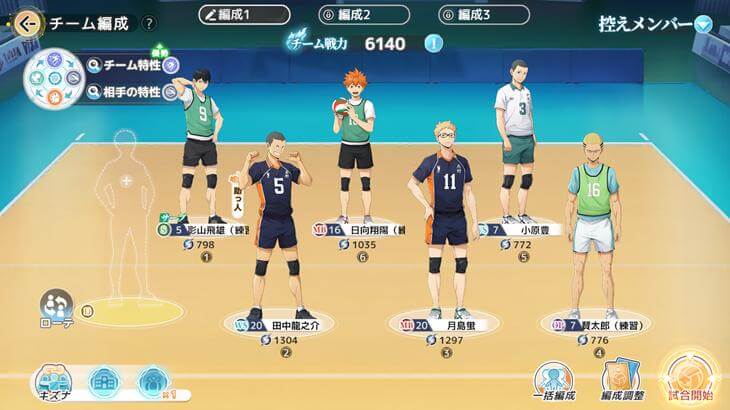The width and height of the screenshot is (730, 410).
Task: Switch to the 編成1 formation tab
Action: (244, 15)
